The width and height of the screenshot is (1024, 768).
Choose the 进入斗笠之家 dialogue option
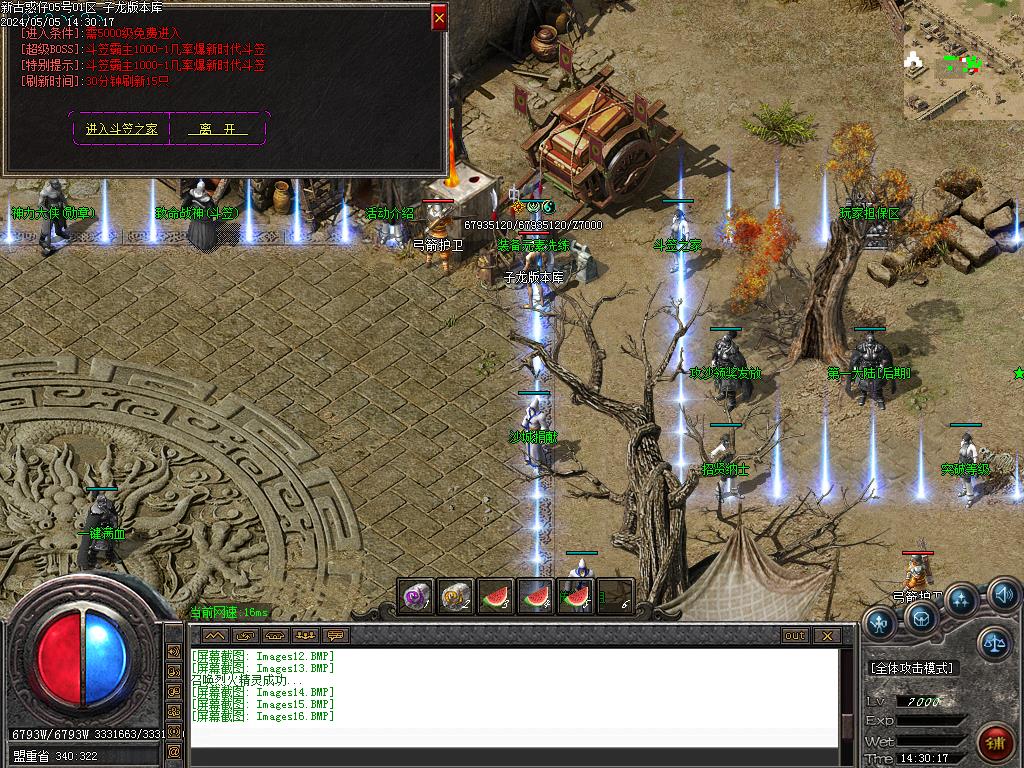point(122,129)
